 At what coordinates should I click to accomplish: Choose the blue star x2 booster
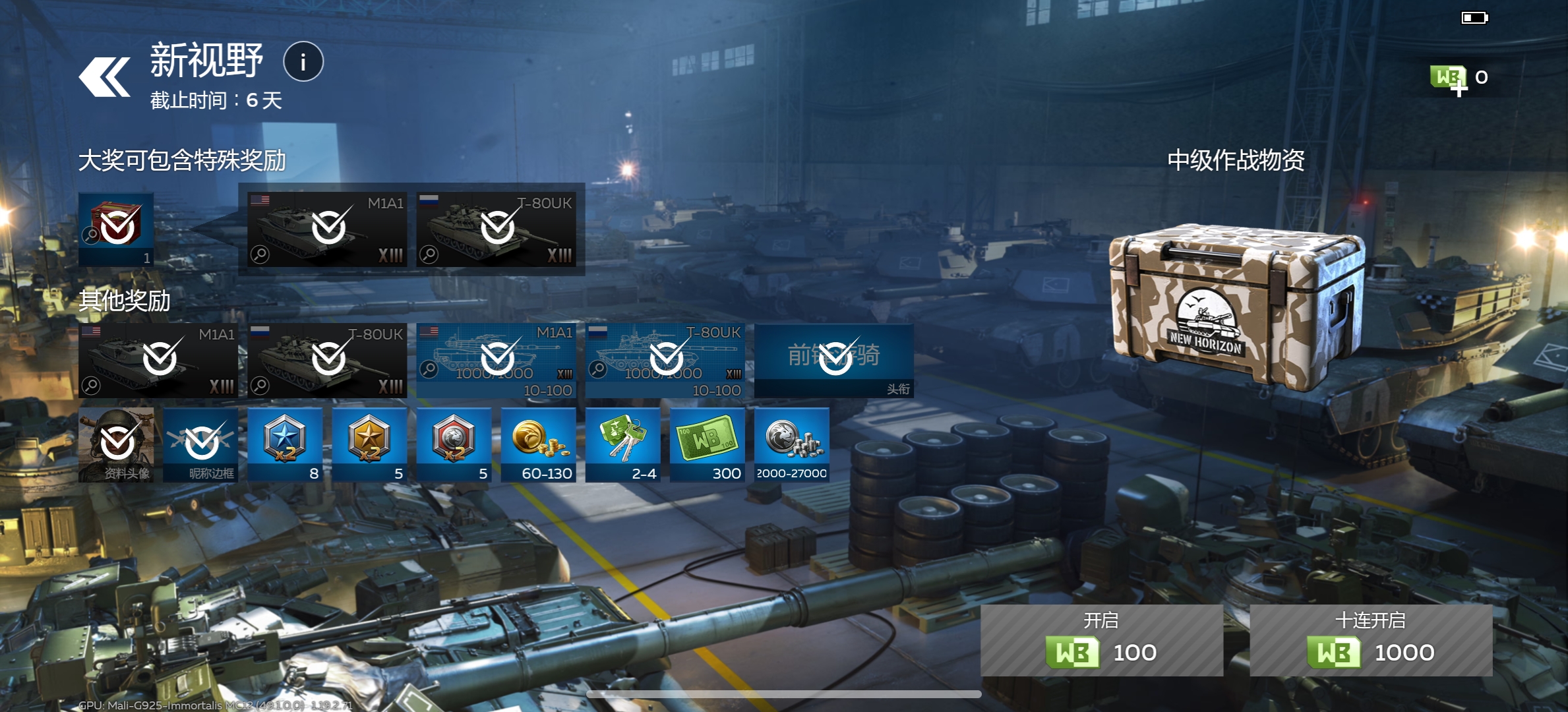pyautogui.click(x=285, y=444)
